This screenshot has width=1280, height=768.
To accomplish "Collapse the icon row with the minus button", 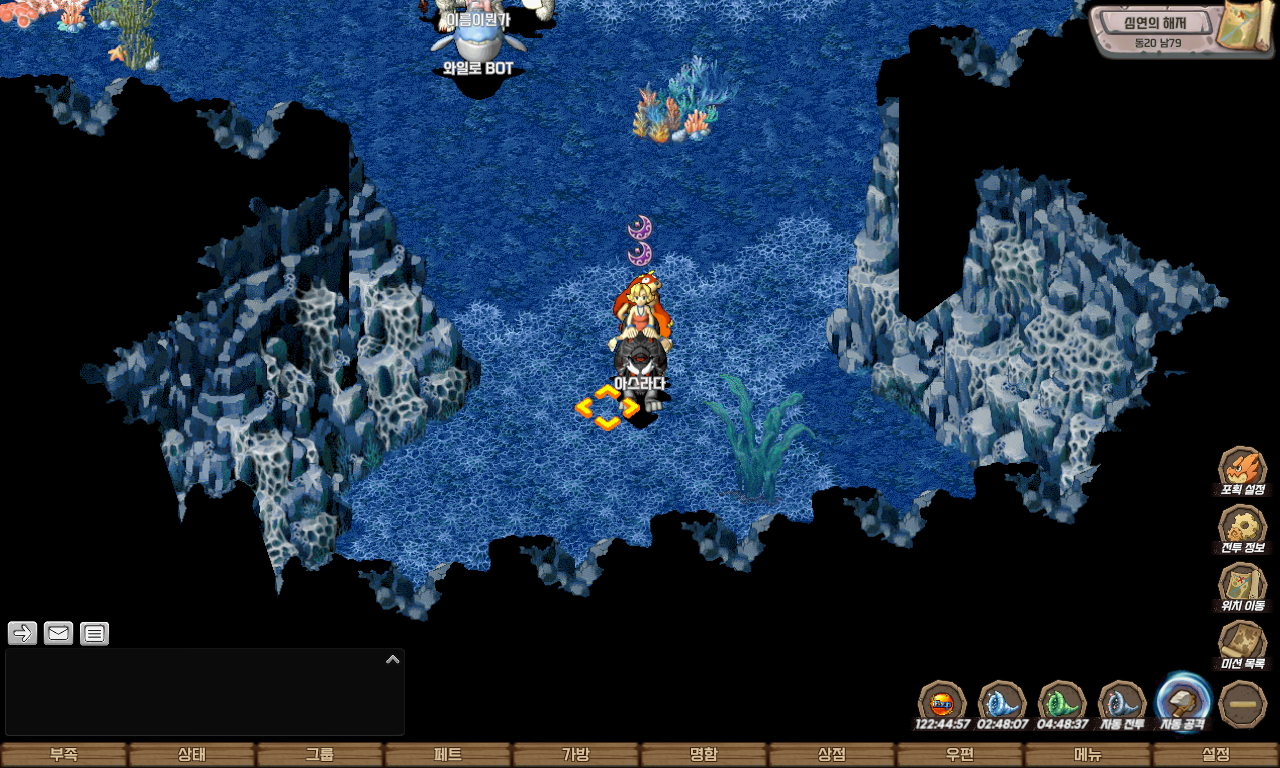I will point(1243,703).
